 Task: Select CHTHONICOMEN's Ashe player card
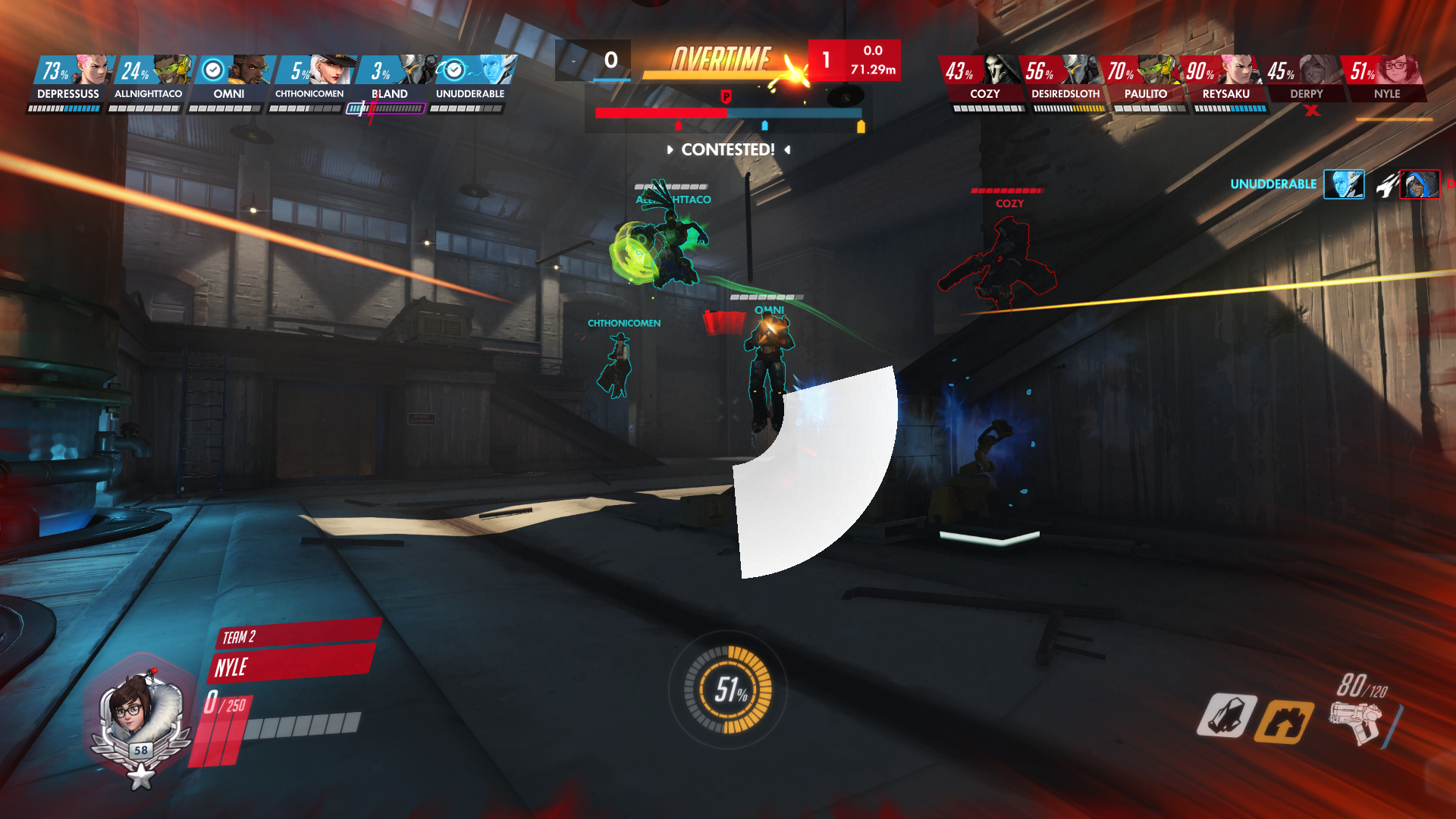point(309,80)
